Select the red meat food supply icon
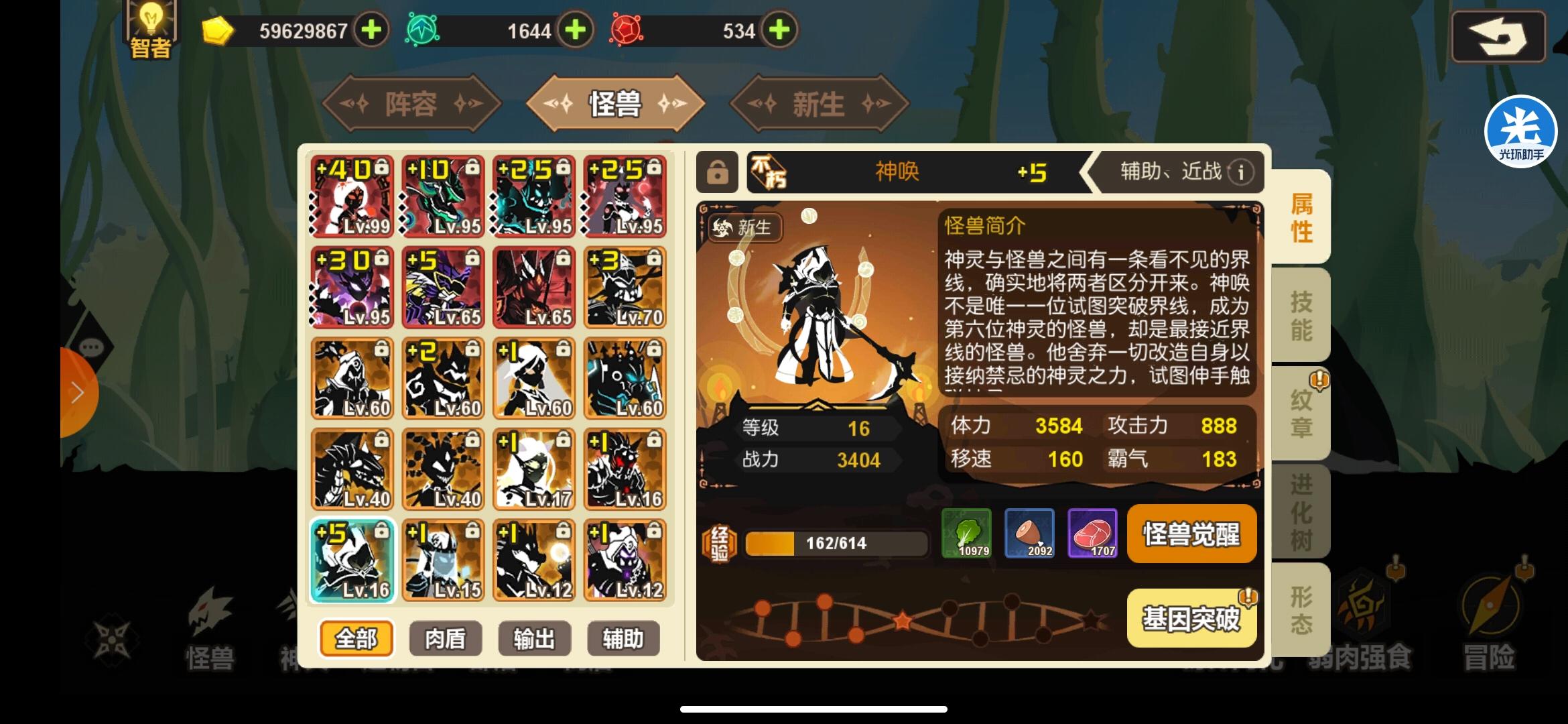The image size is (1568, 724). click(1093, 533)
